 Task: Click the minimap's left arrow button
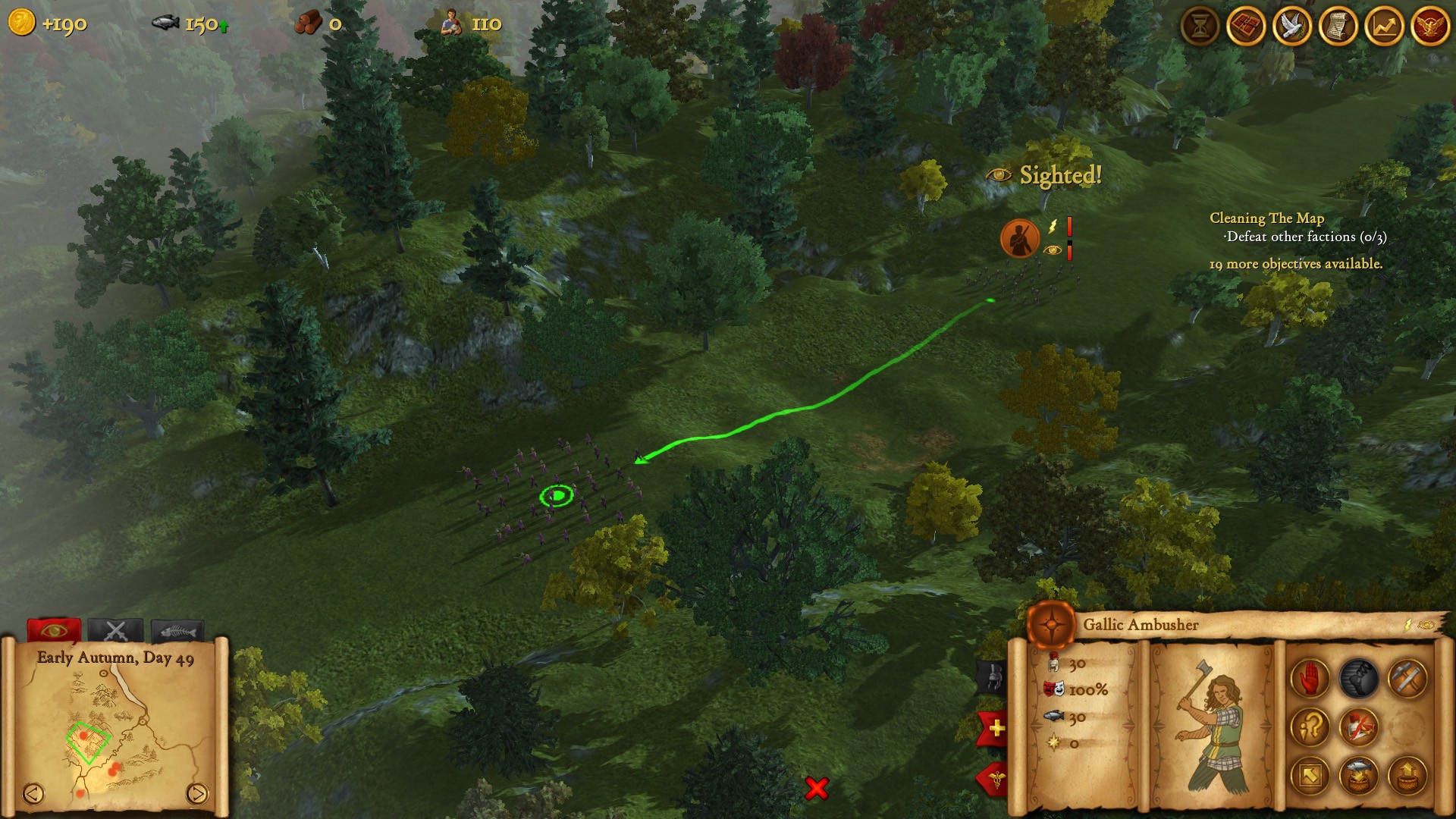[x=33, y=793]
